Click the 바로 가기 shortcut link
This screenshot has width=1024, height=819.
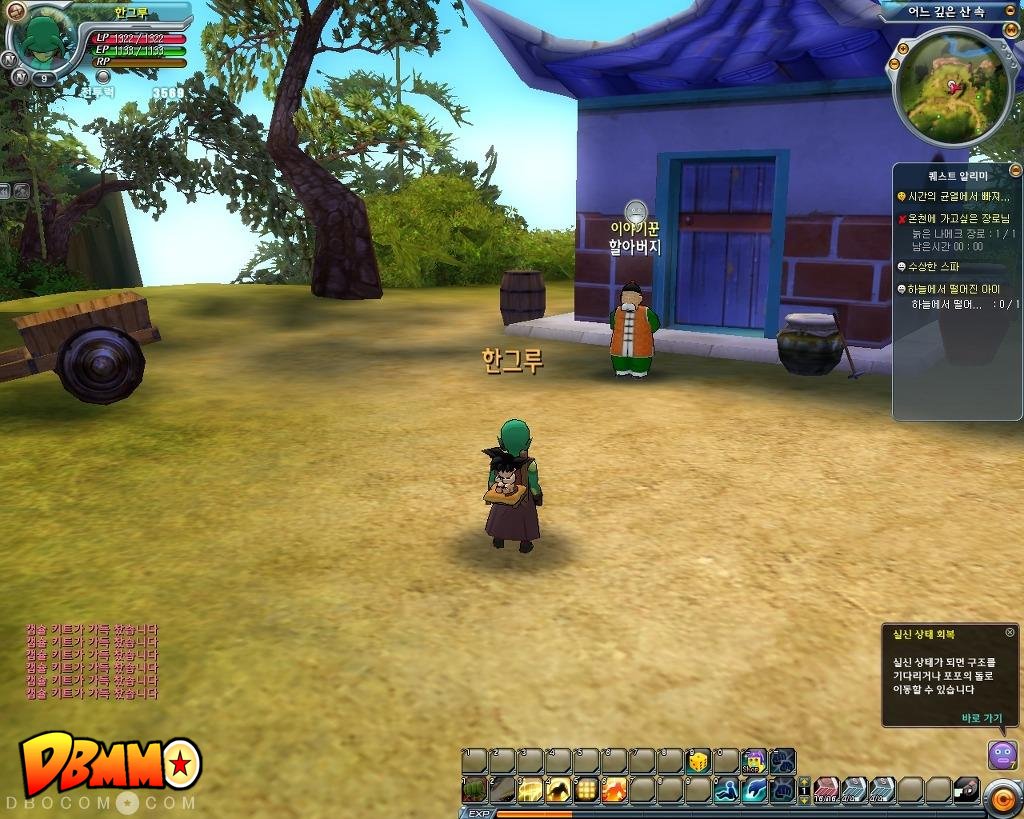(981, 717)
